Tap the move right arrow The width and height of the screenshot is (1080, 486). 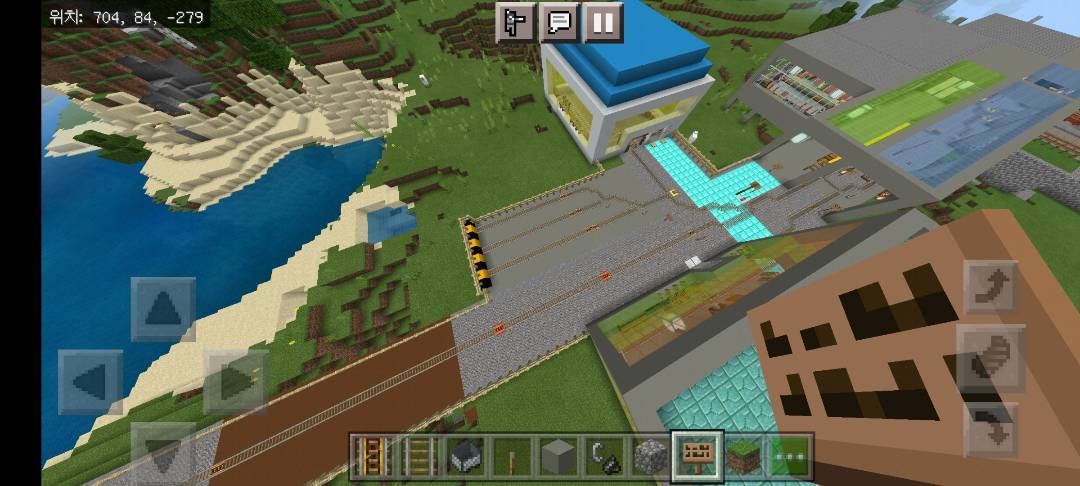point(235,382)
